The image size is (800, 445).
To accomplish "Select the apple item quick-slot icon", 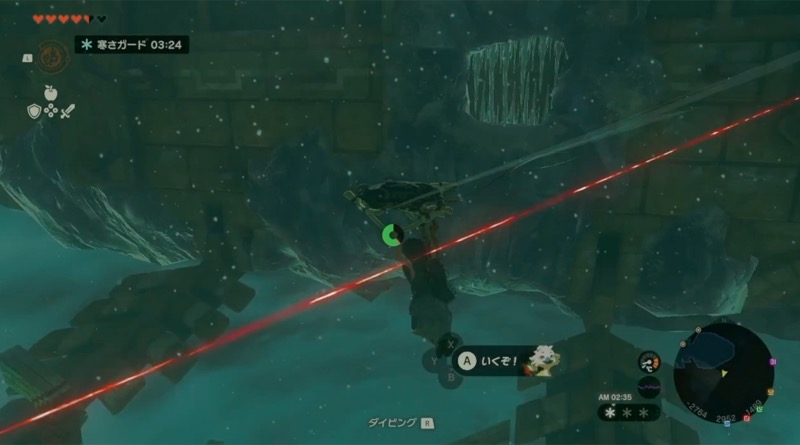I will [52, 93].
